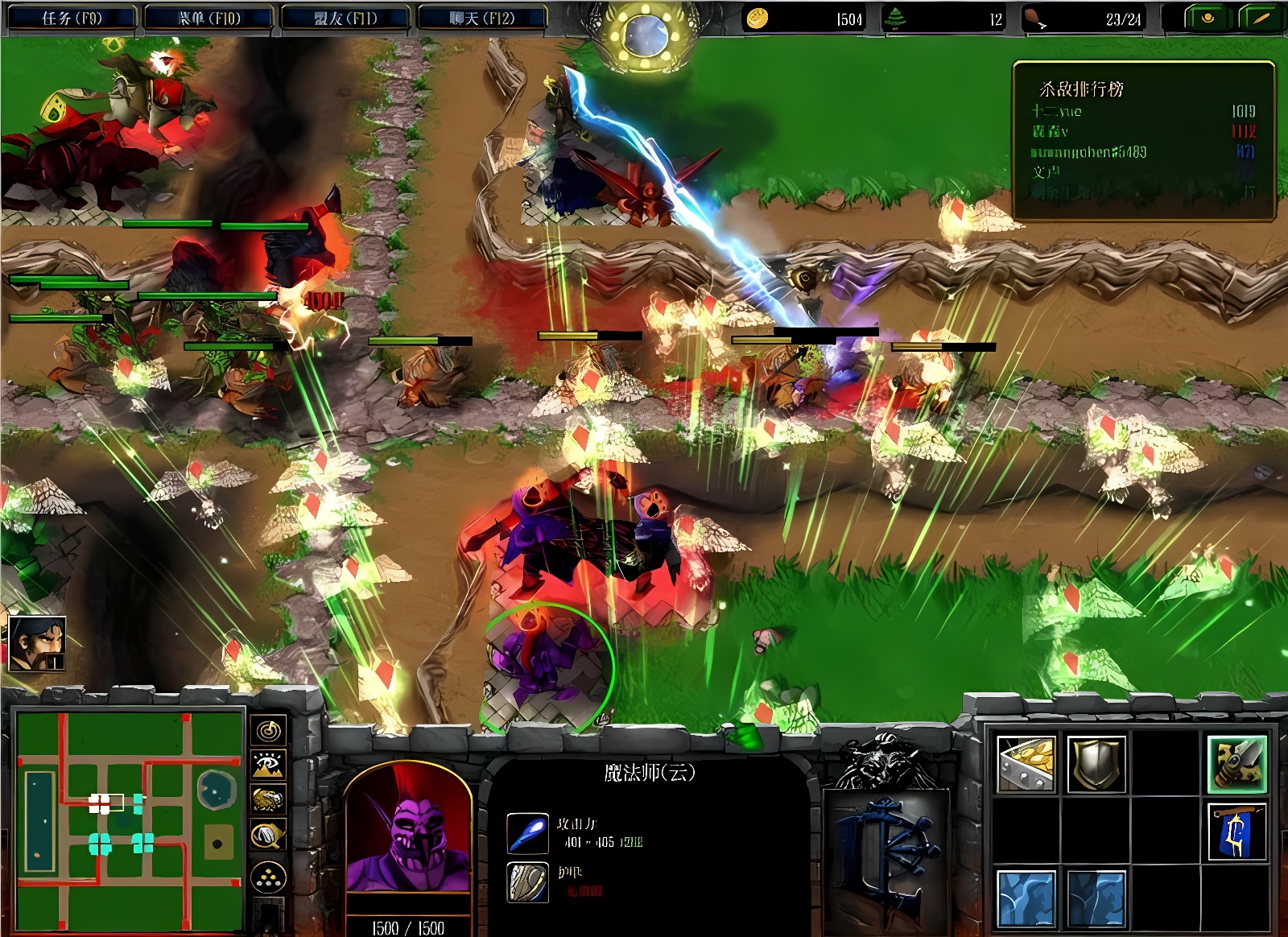Toggle minimap creep display magnifier button

click(x=268, y=836)
